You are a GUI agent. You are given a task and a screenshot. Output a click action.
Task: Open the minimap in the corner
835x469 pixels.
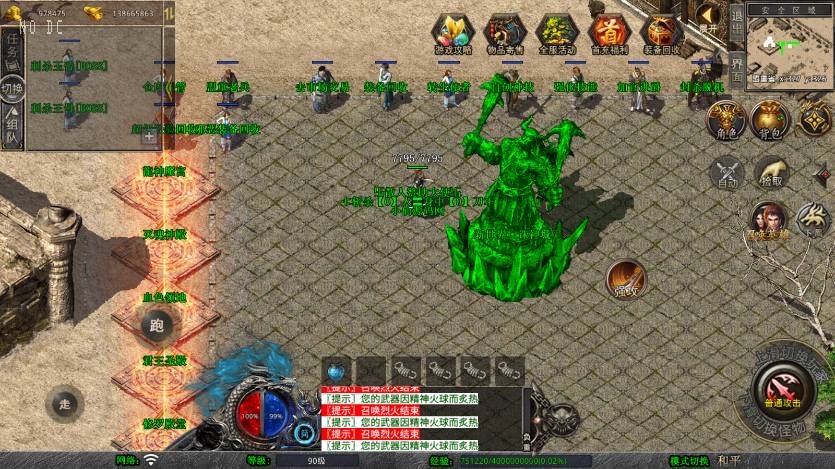(790, 42)
